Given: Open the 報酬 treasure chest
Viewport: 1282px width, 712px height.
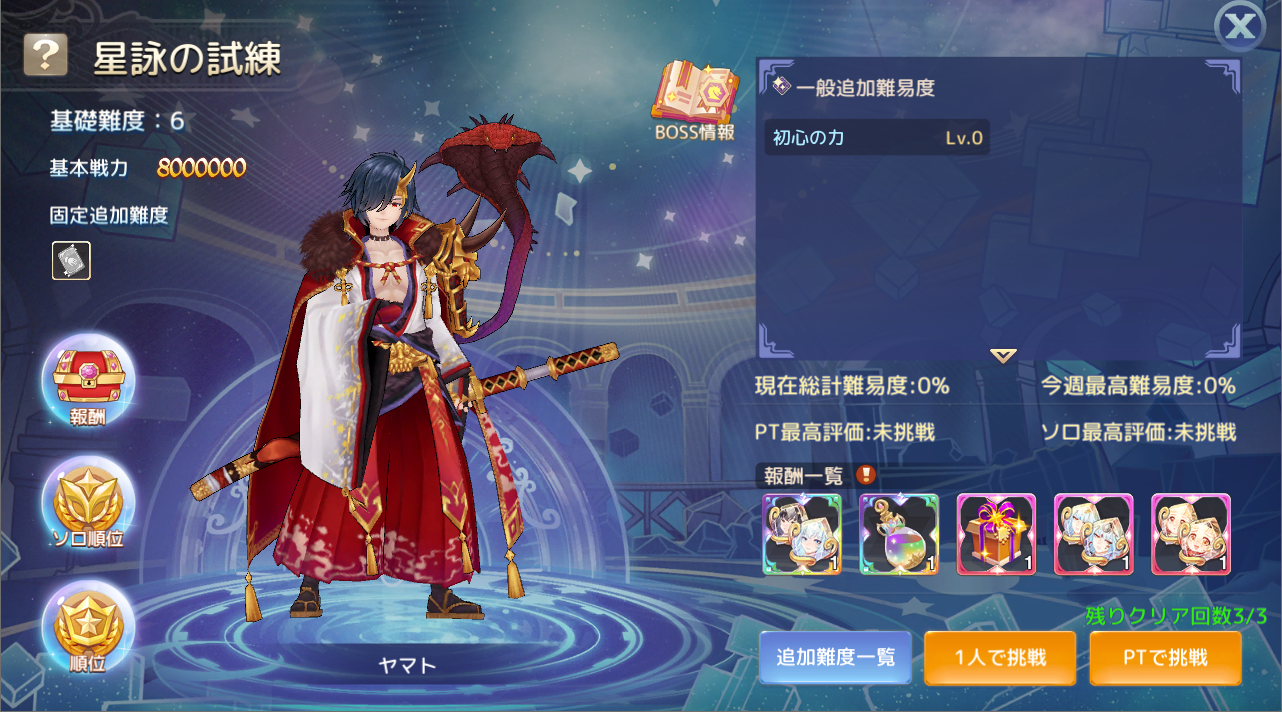Looking at the screenshot, I should coord(88,380).
